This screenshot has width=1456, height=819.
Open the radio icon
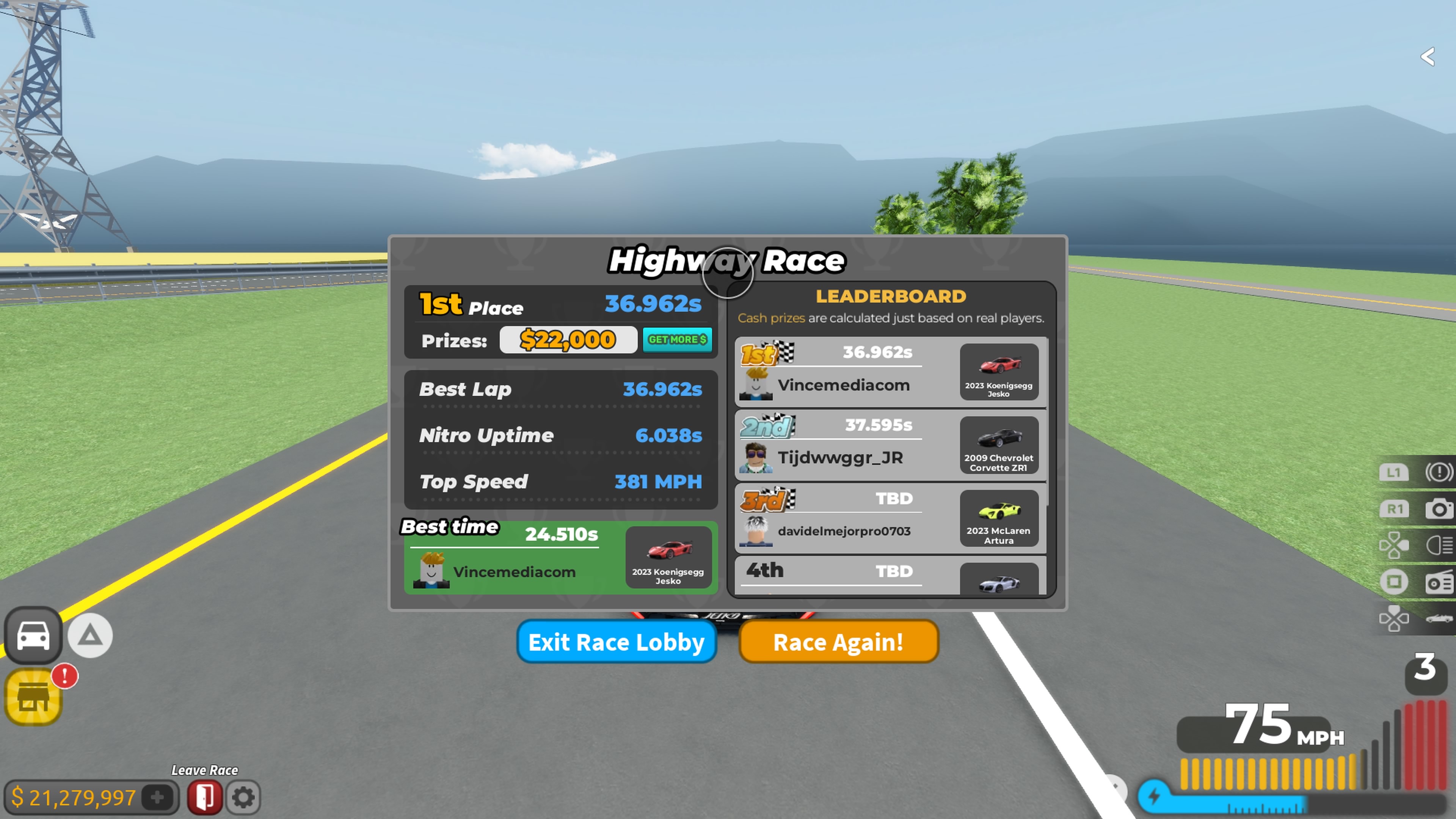[x=1439, y=582]
